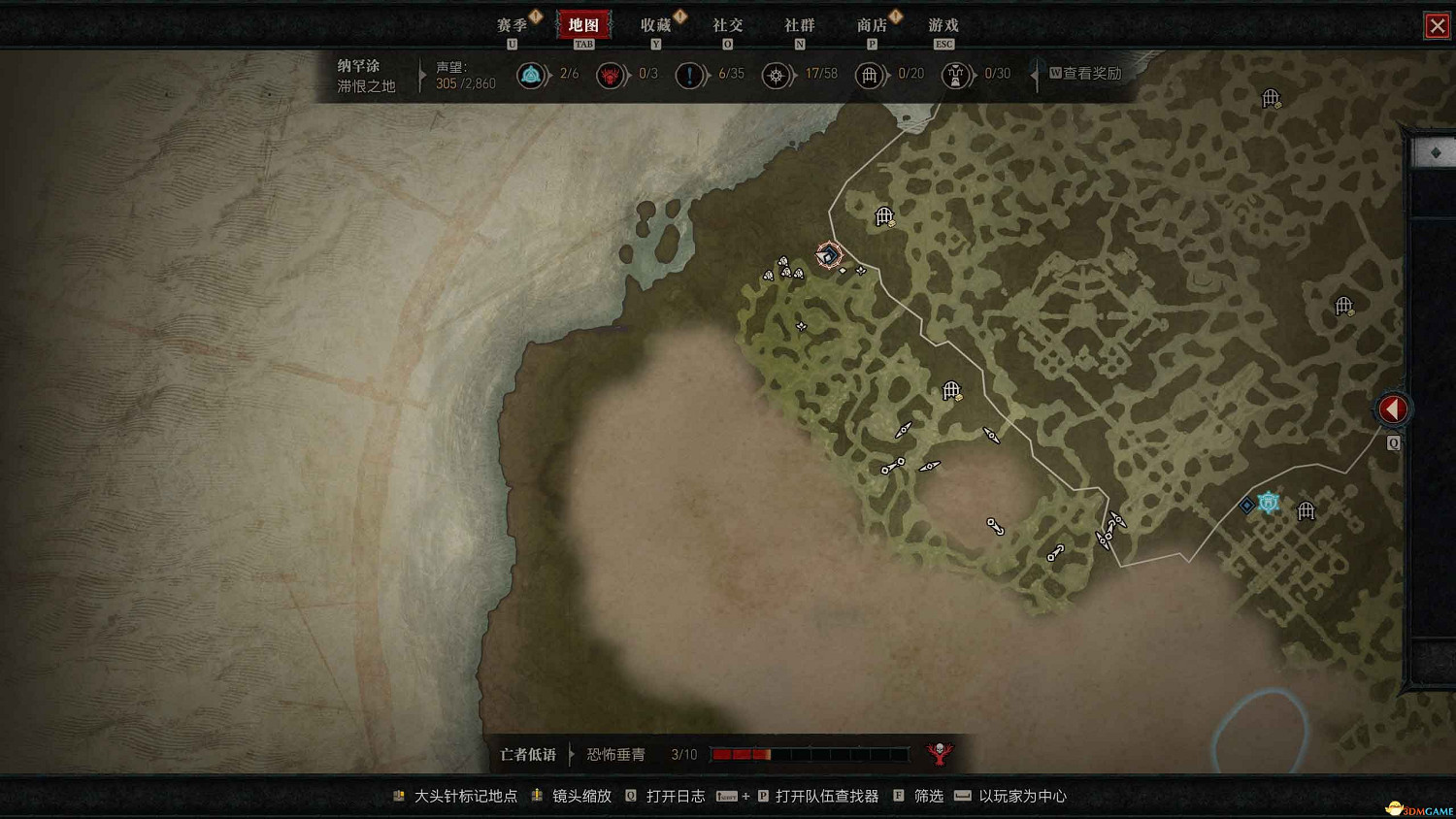The height and width of the screenshot is (819, 1456).
Task: Expand the side panel with the red arrow
Action: (x=1393, y=409)
